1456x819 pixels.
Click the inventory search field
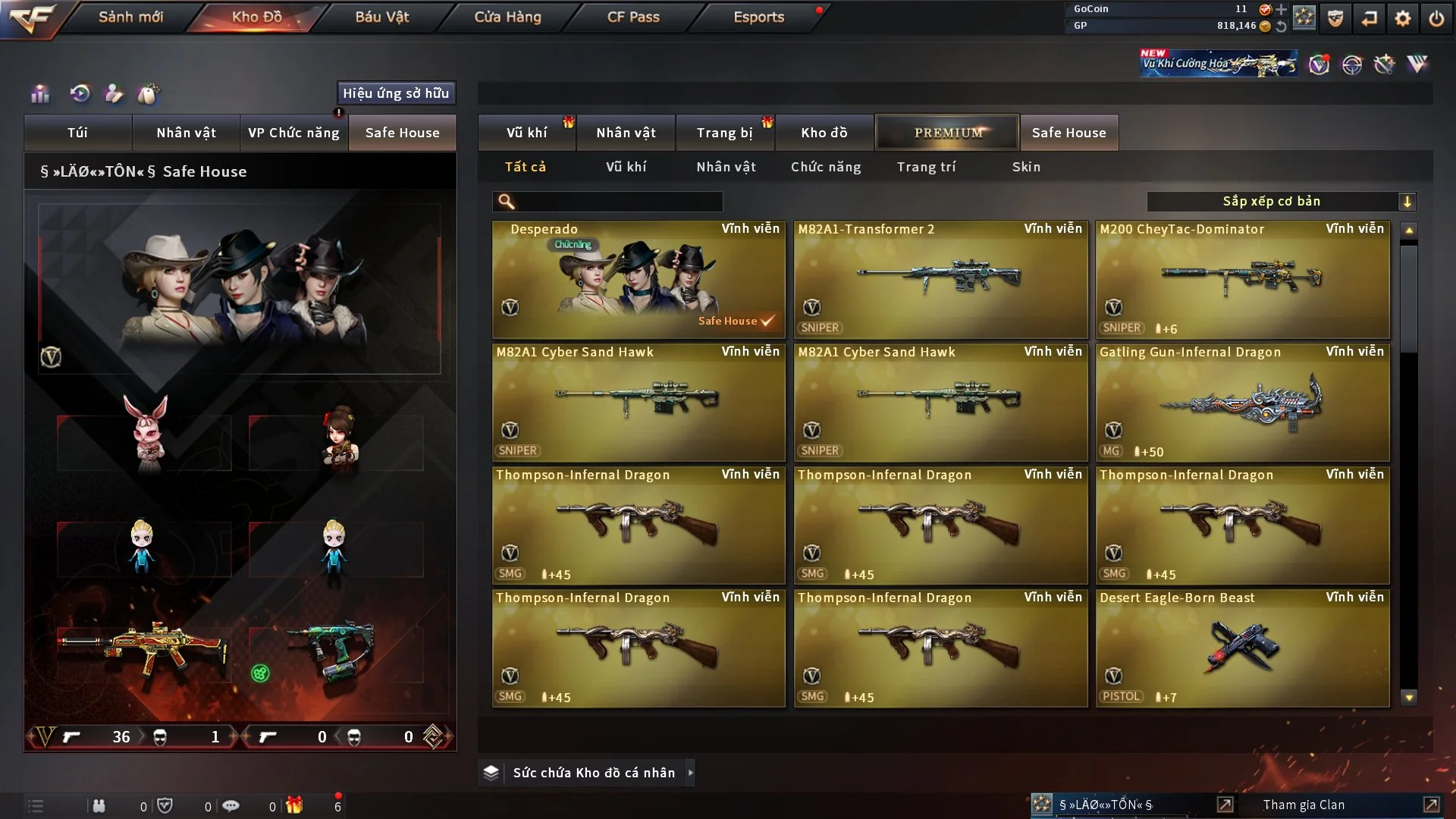tap(618, 202)
